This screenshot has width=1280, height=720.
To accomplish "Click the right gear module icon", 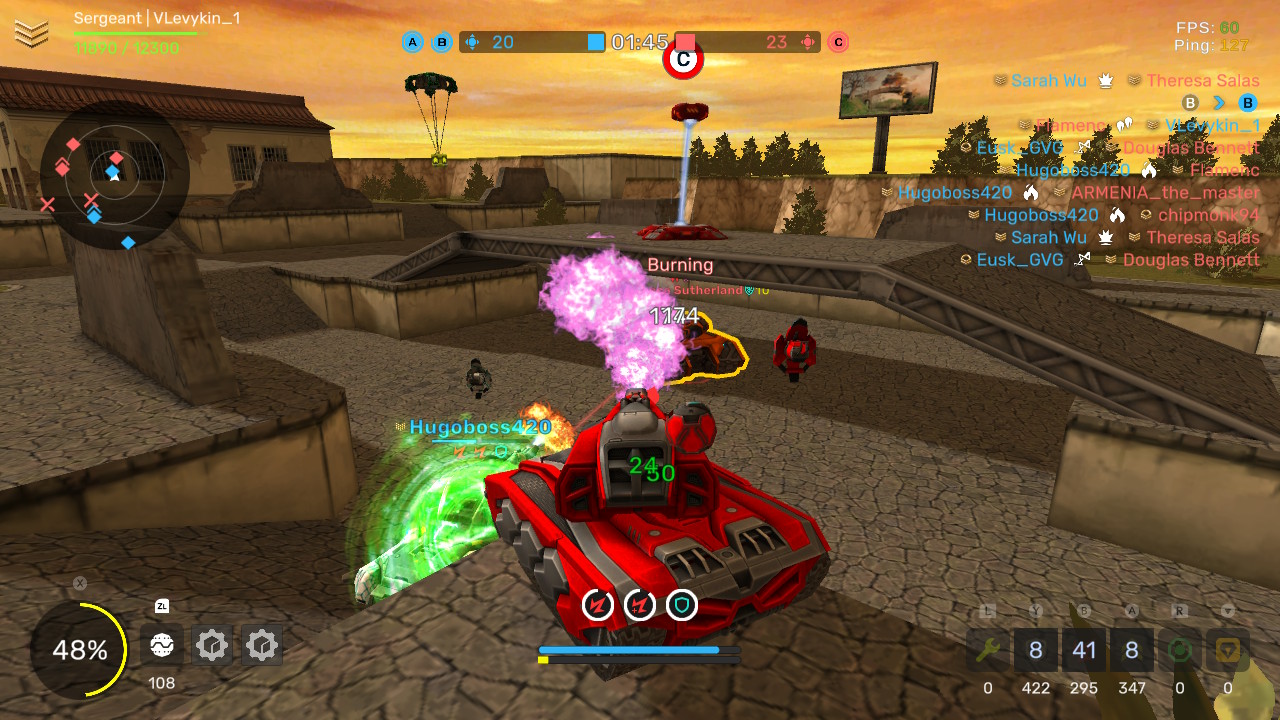I will [x=261, y=646].
